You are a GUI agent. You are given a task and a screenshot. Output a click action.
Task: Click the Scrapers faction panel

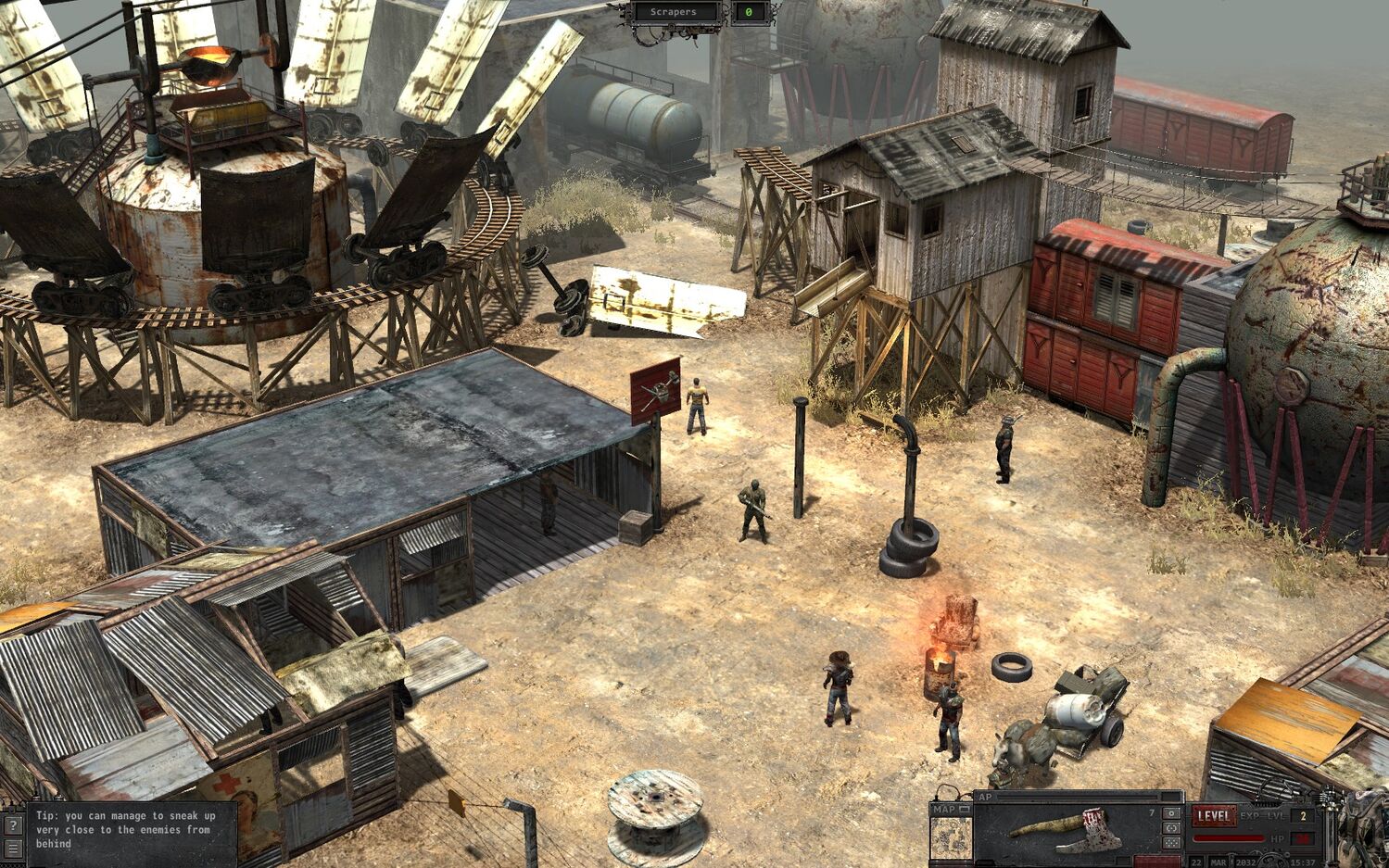[x=675, y=12]
